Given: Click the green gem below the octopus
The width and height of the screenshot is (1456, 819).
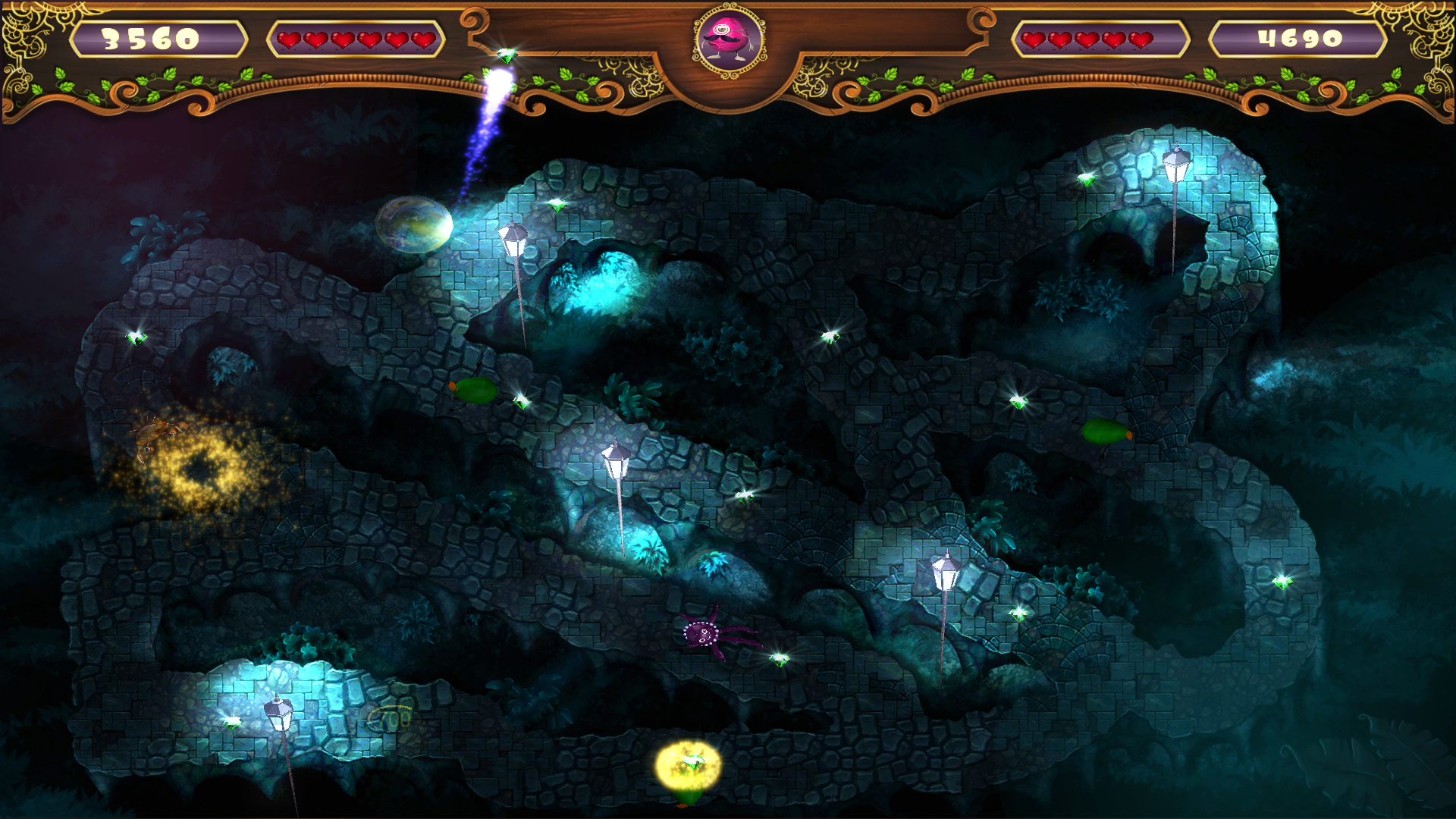Looking at the screenshot, I should (x=781, y=662).
